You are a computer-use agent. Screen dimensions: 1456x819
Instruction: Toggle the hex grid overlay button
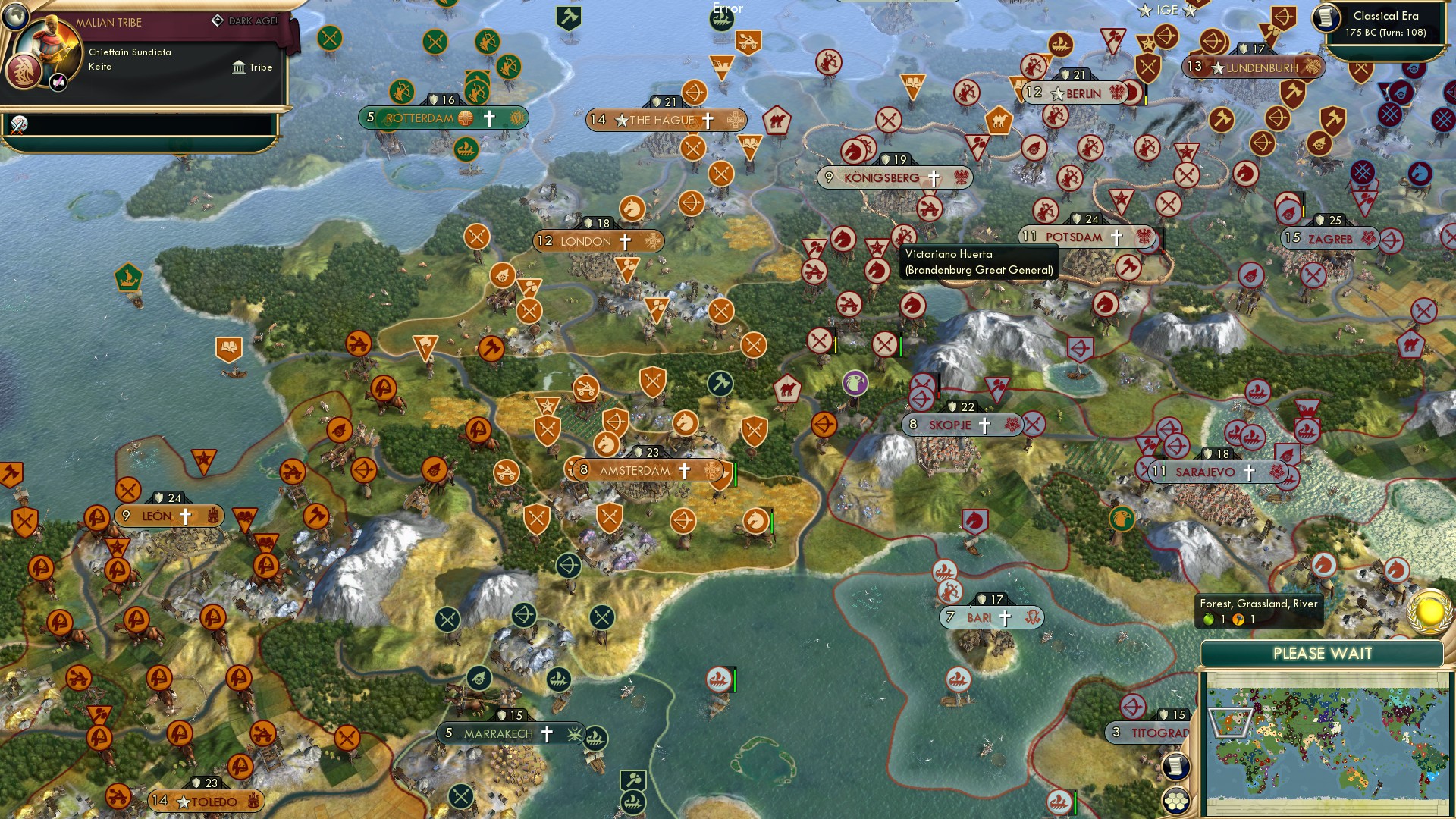(x=1176, y=800)
